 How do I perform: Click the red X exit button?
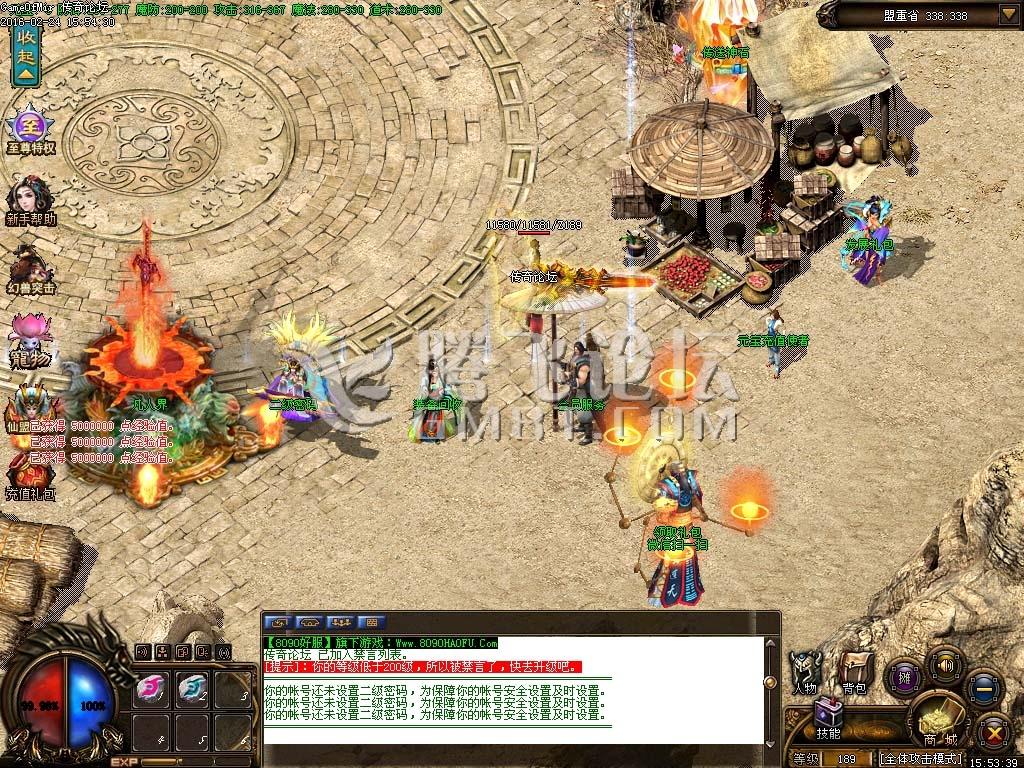point(993,731)
